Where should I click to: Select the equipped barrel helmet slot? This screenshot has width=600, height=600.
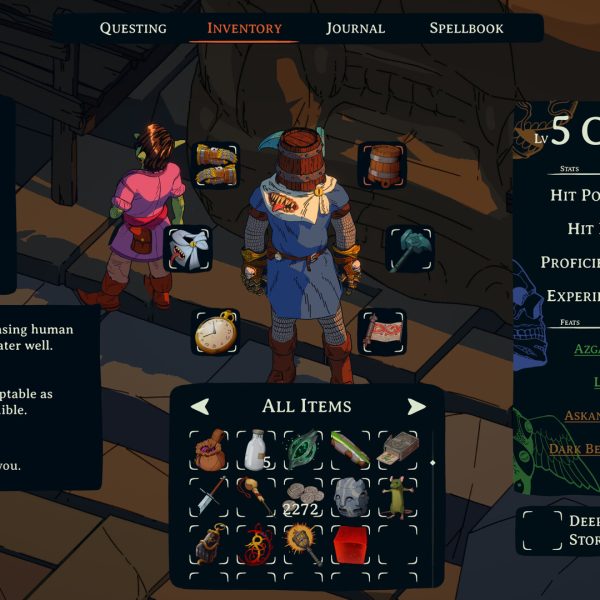coord(383,165)
